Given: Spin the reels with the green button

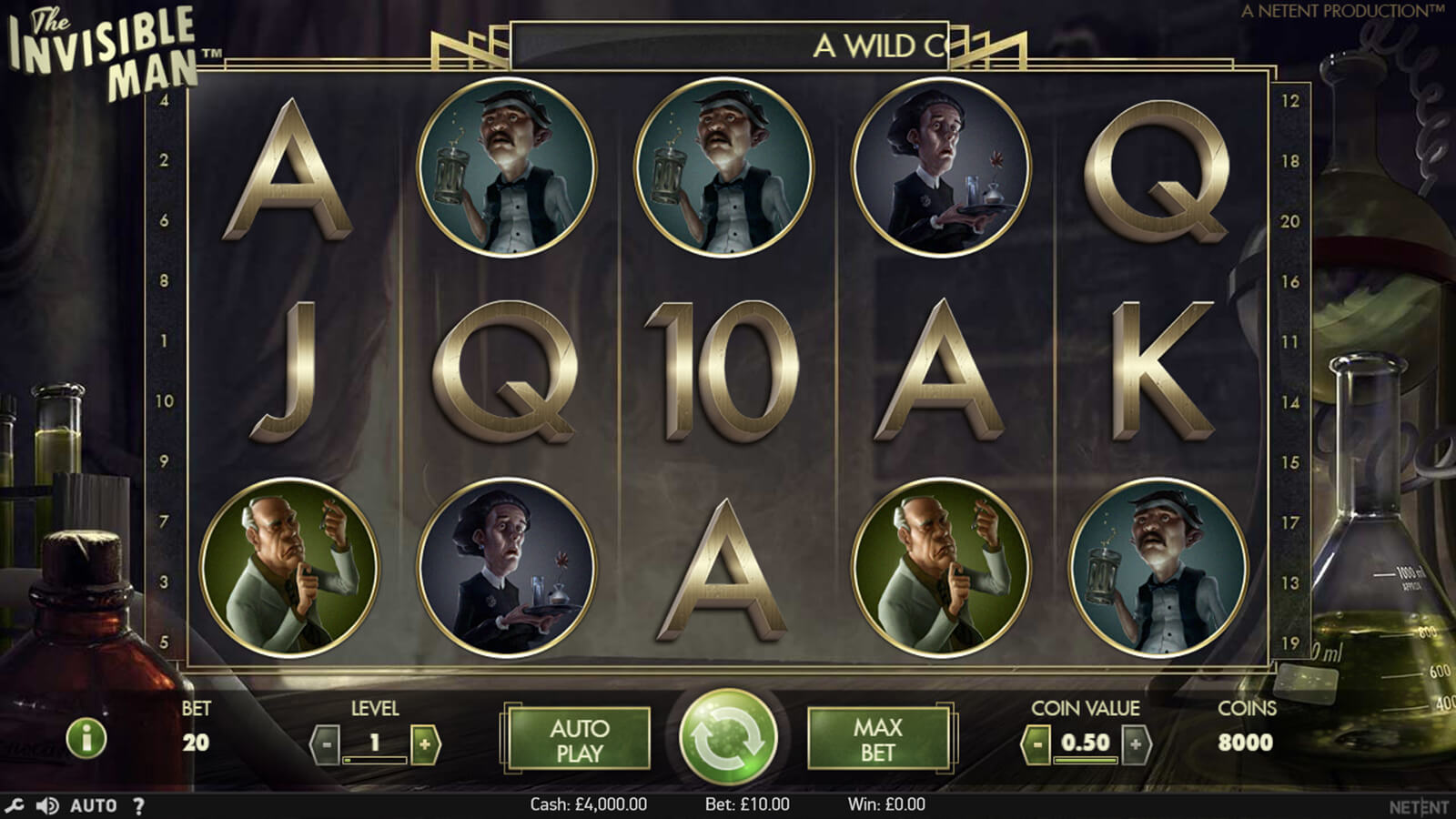Looking at the screenshot, I should [728, 738].
